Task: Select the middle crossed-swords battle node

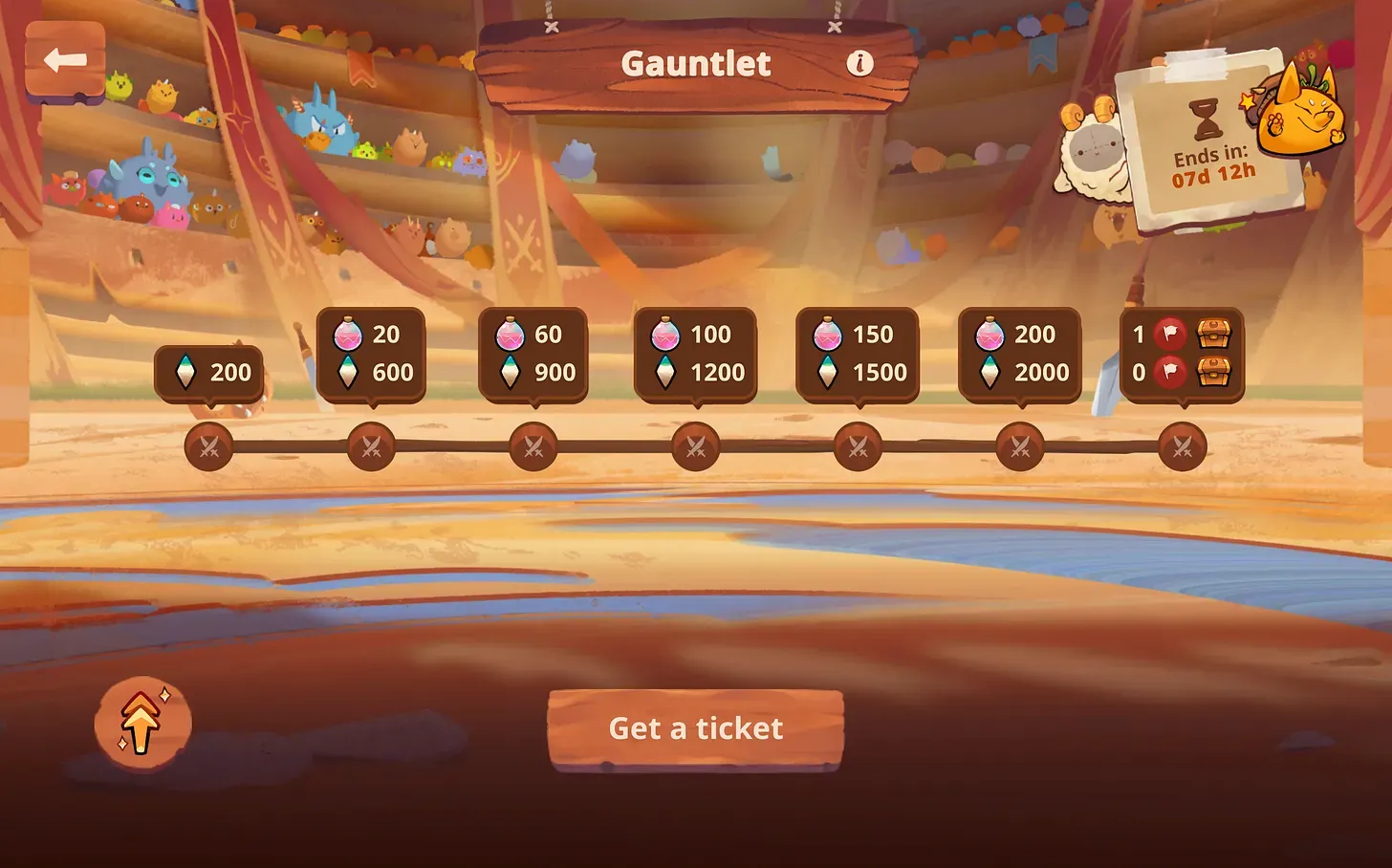Action: (x=696, y=446)
